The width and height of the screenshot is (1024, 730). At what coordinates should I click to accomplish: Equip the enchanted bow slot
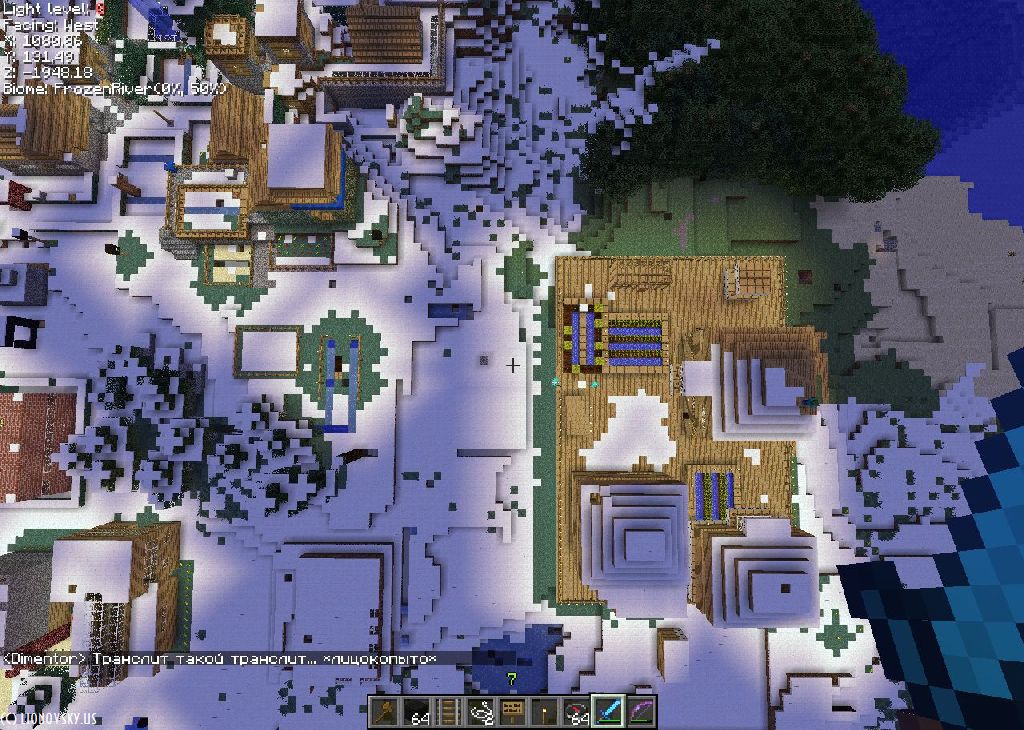[x=640, y=712]
